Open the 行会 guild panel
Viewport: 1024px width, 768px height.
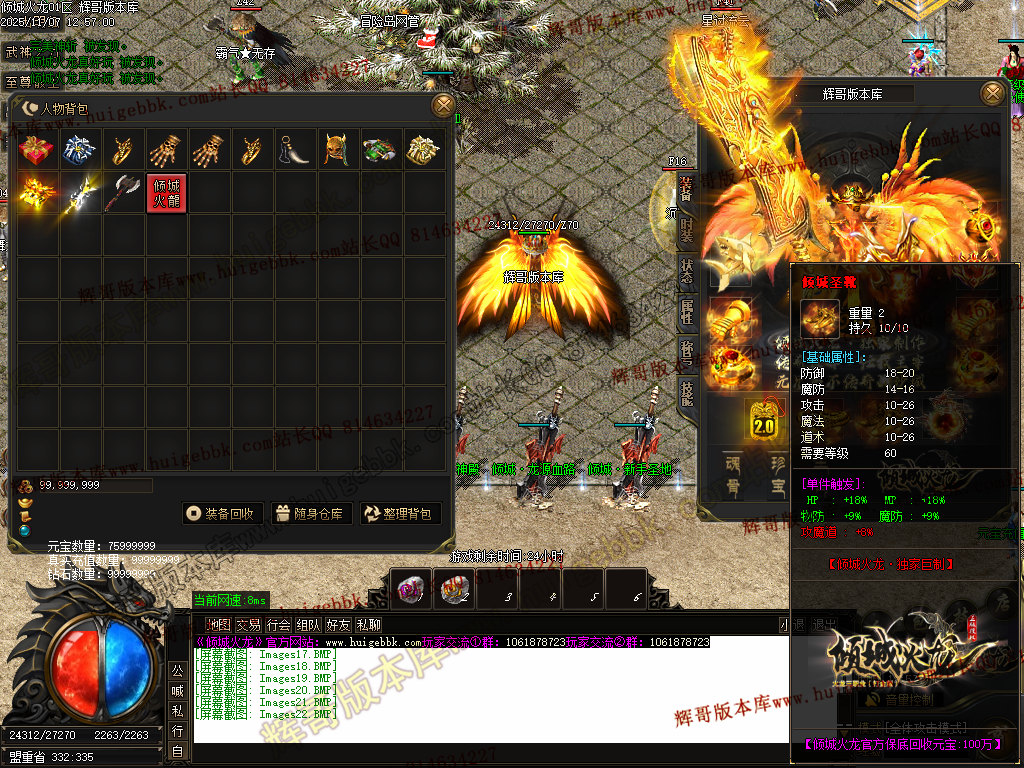point(279,626)
